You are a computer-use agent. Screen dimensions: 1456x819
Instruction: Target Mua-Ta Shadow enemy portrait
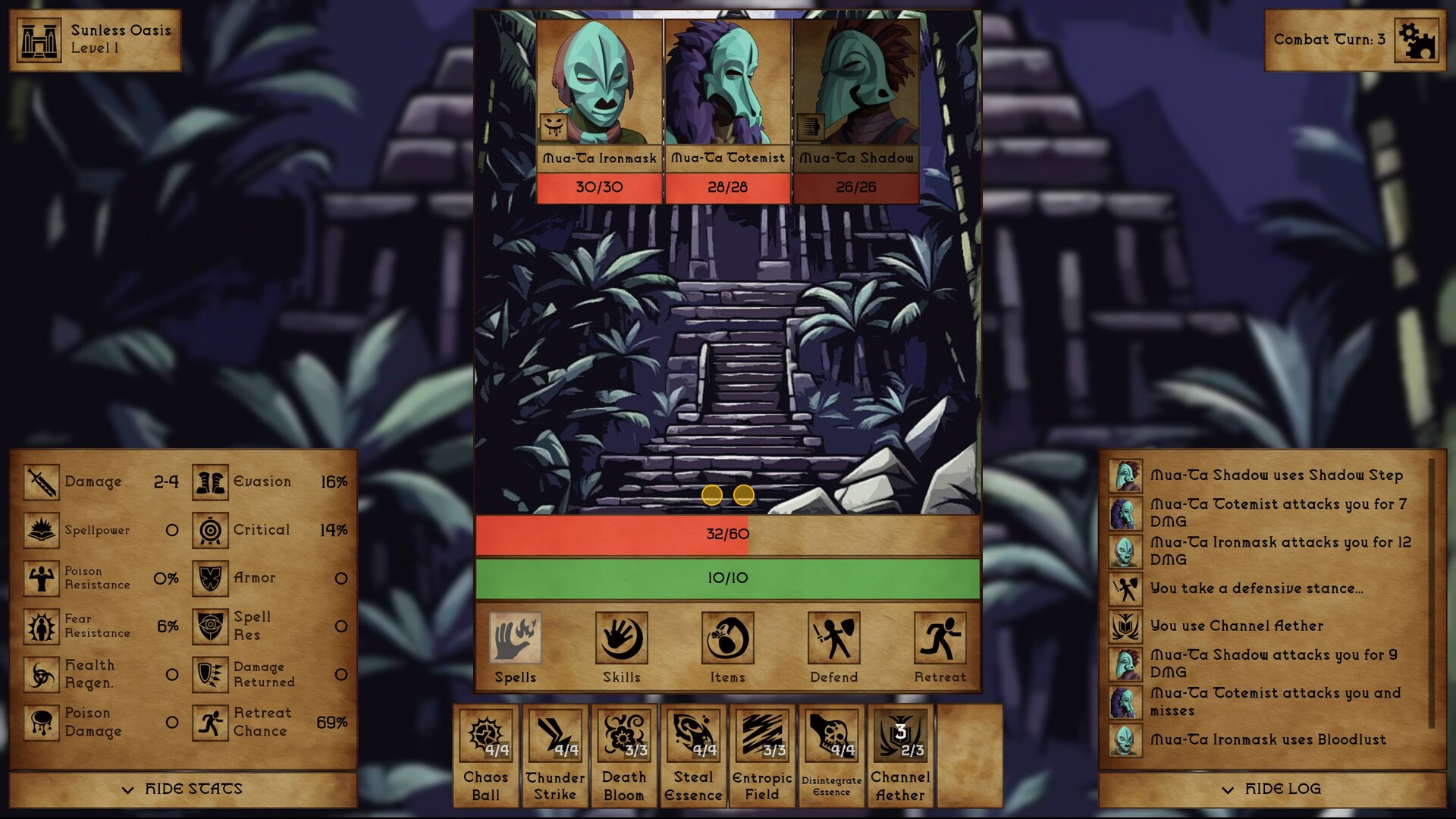tap(855, 80)
